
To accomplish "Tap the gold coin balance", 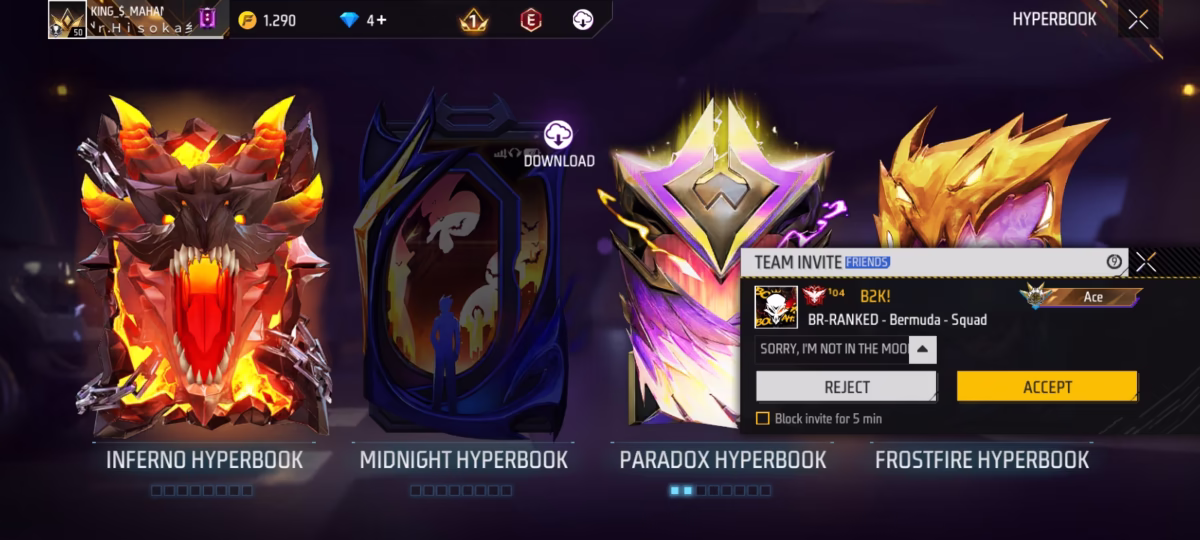I will point(268,20).
